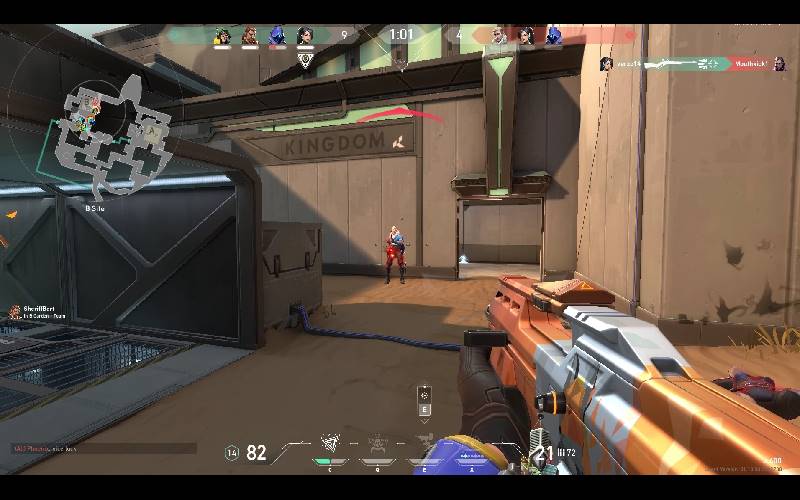Activate the Q slot ability icon
Viewport: 800px width, 500px height.
377,444
